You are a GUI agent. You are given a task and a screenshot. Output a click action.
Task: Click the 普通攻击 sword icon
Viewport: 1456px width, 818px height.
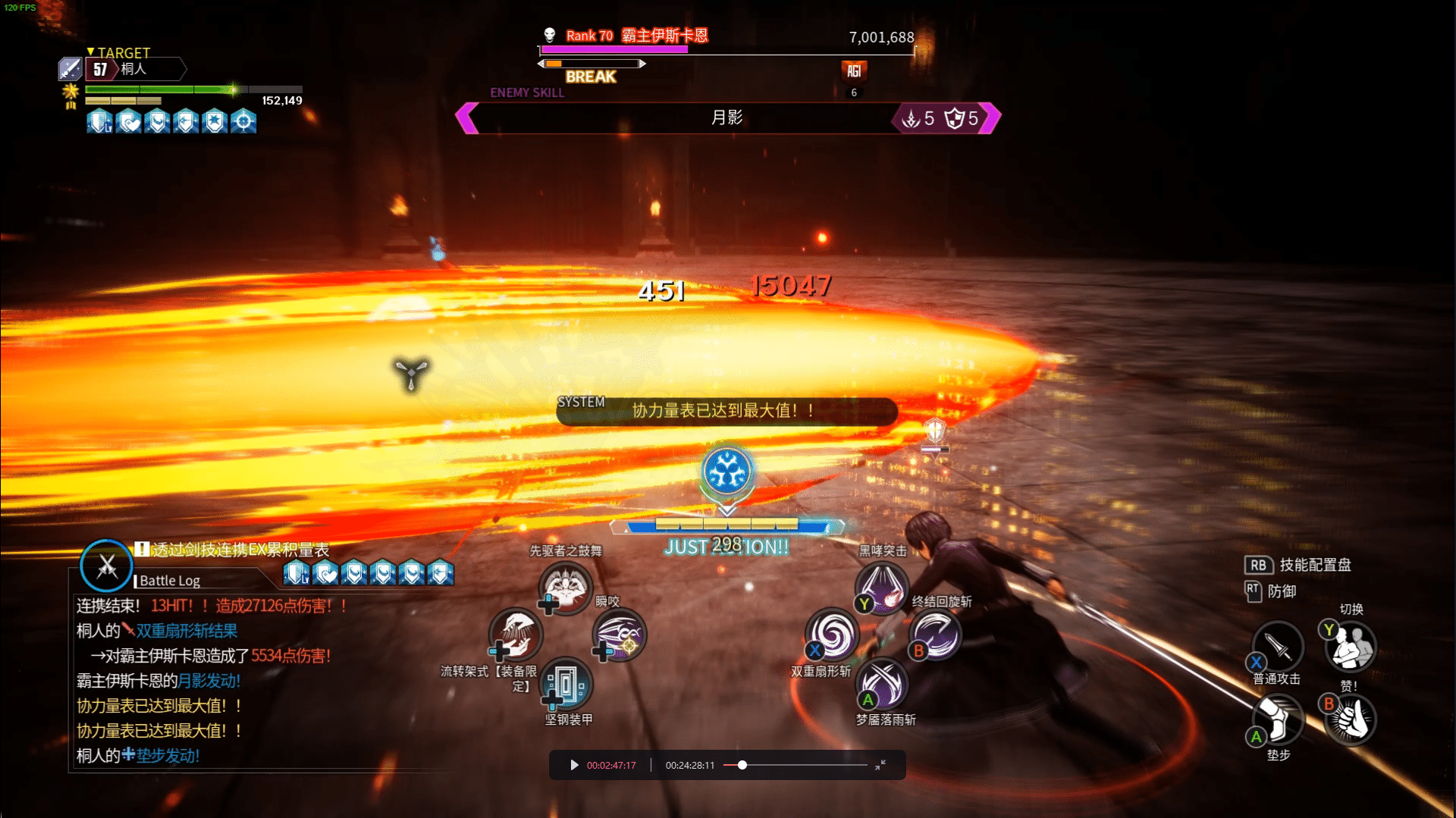click(1278, 647)
